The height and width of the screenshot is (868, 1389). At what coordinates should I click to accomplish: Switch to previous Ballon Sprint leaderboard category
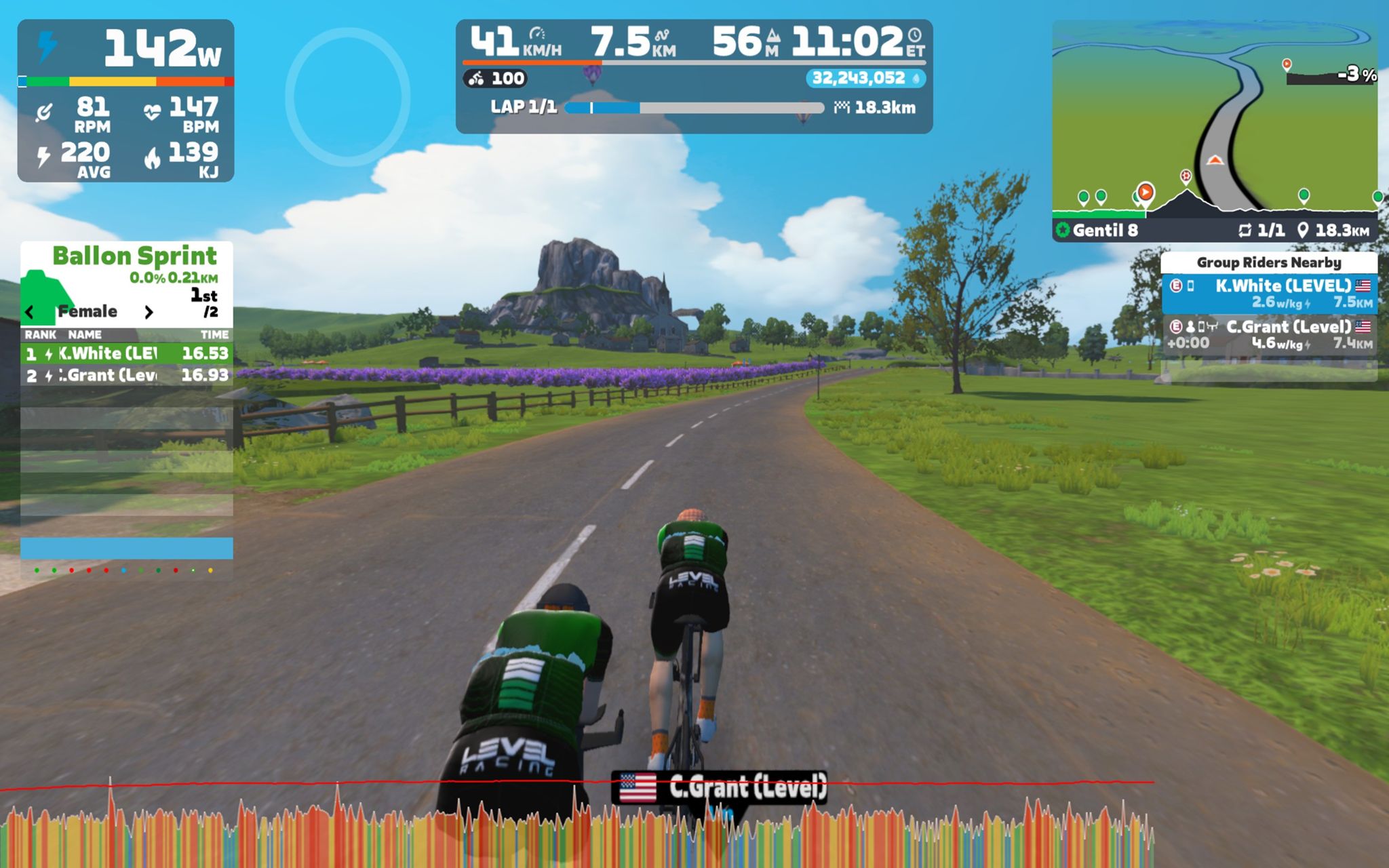tap(29, 312)
